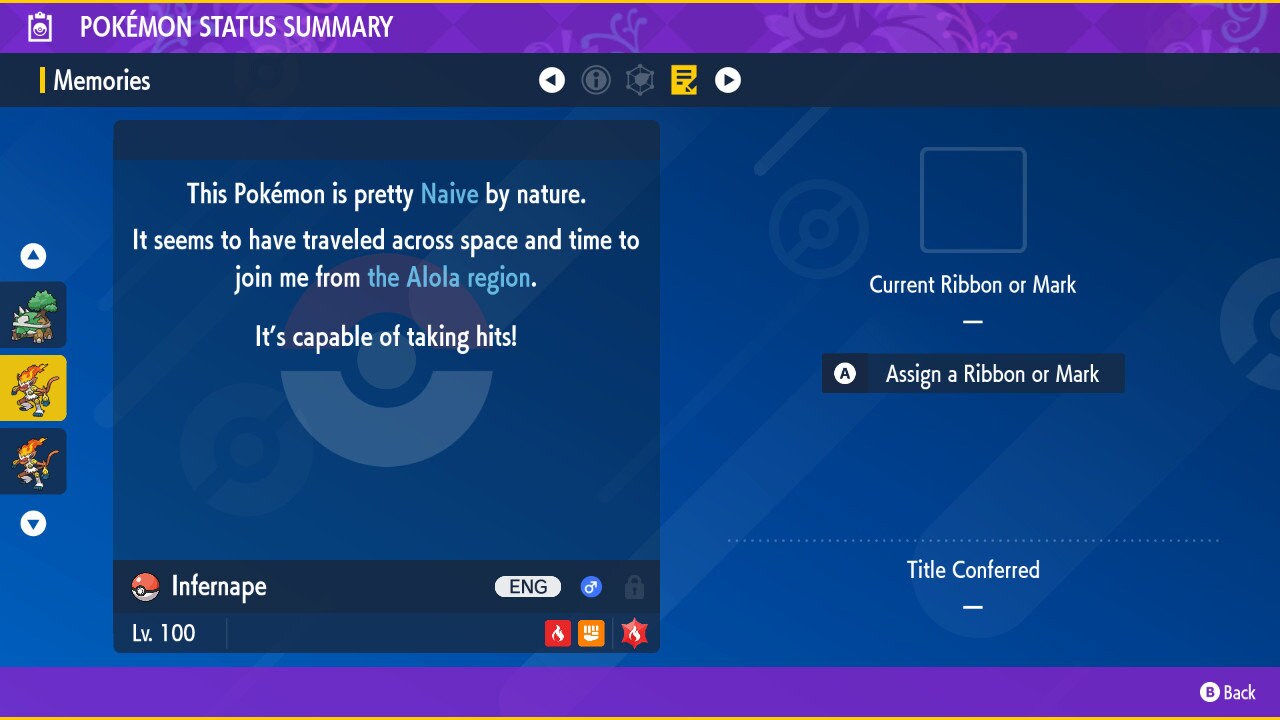The image size is (1280, 720).
Task: Show the previous Pokémon with the up arrow
Action: click(x=34, y=256)
